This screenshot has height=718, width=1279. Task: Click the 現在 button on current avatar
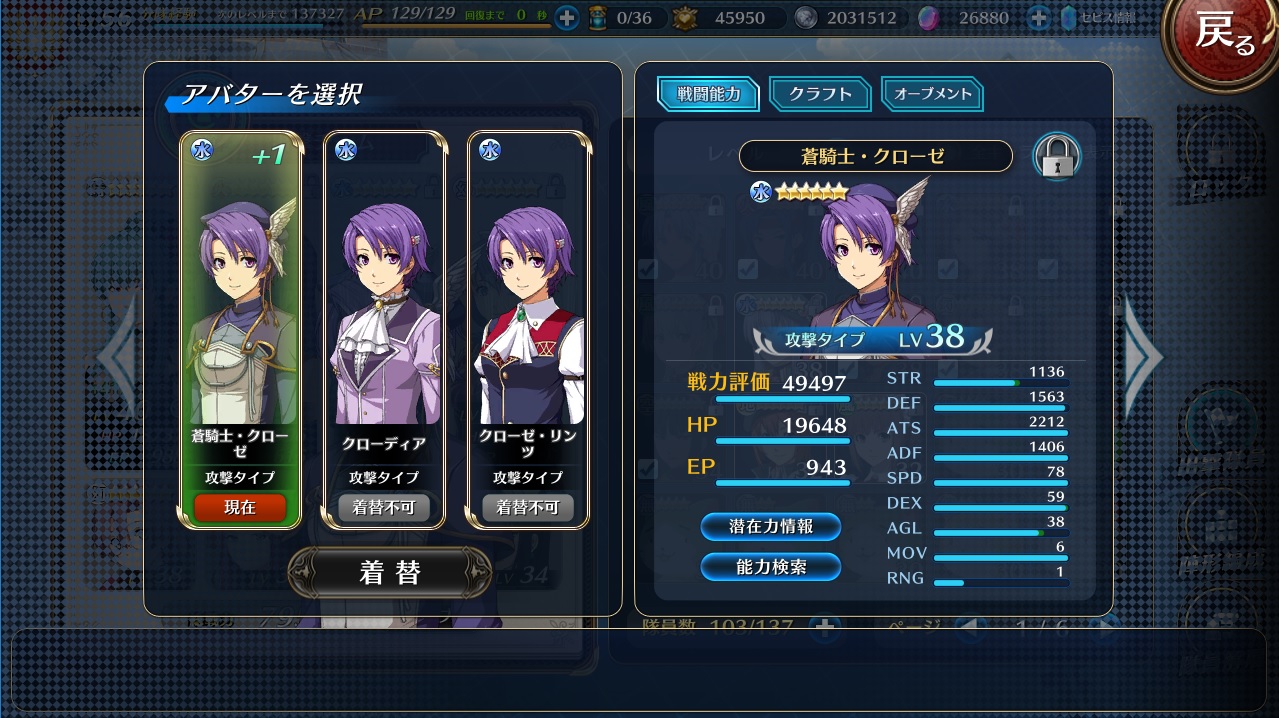coord(240,507)
